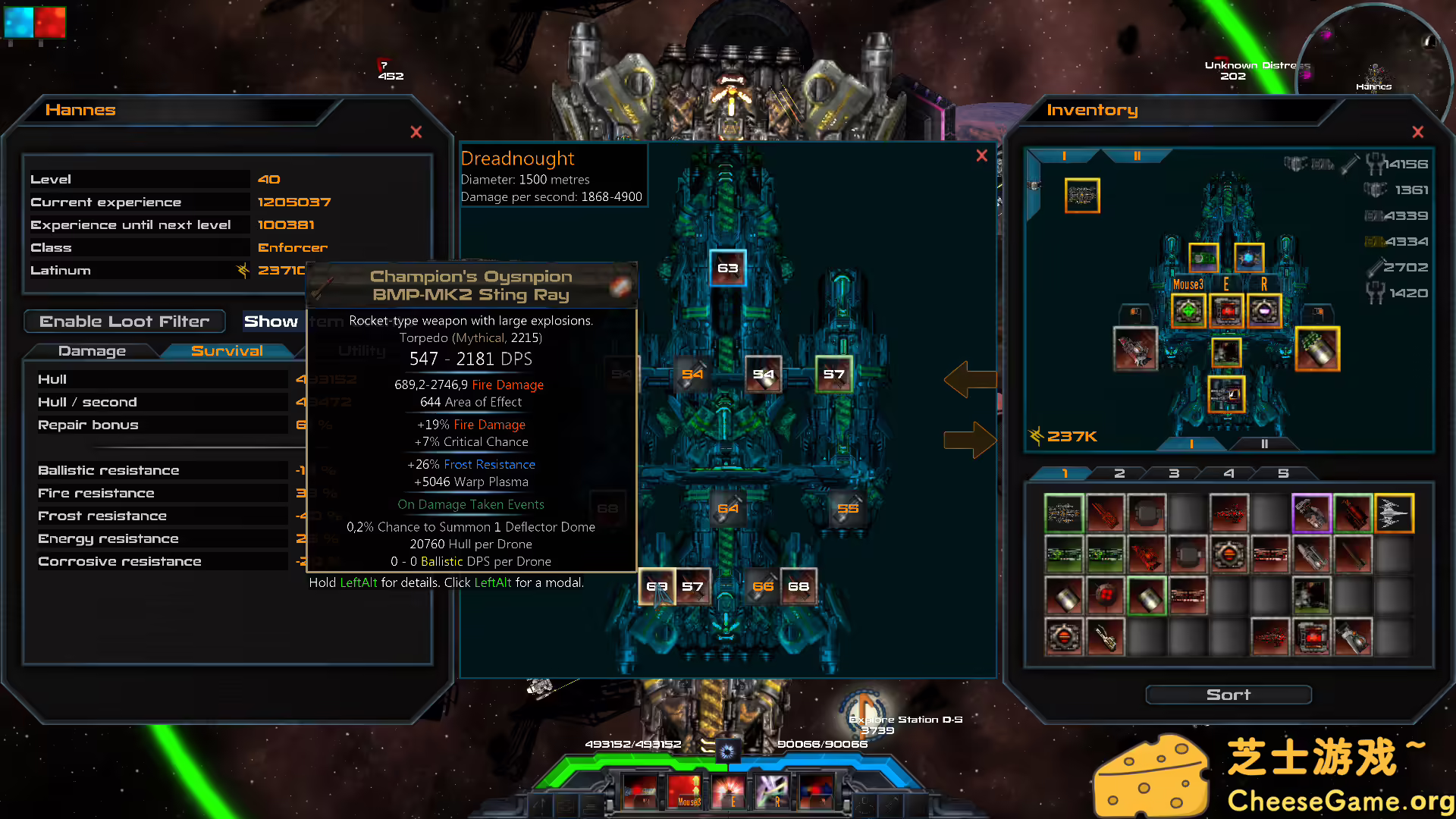Click the energy orb between health and energy bars

click(x=727, y=752)
